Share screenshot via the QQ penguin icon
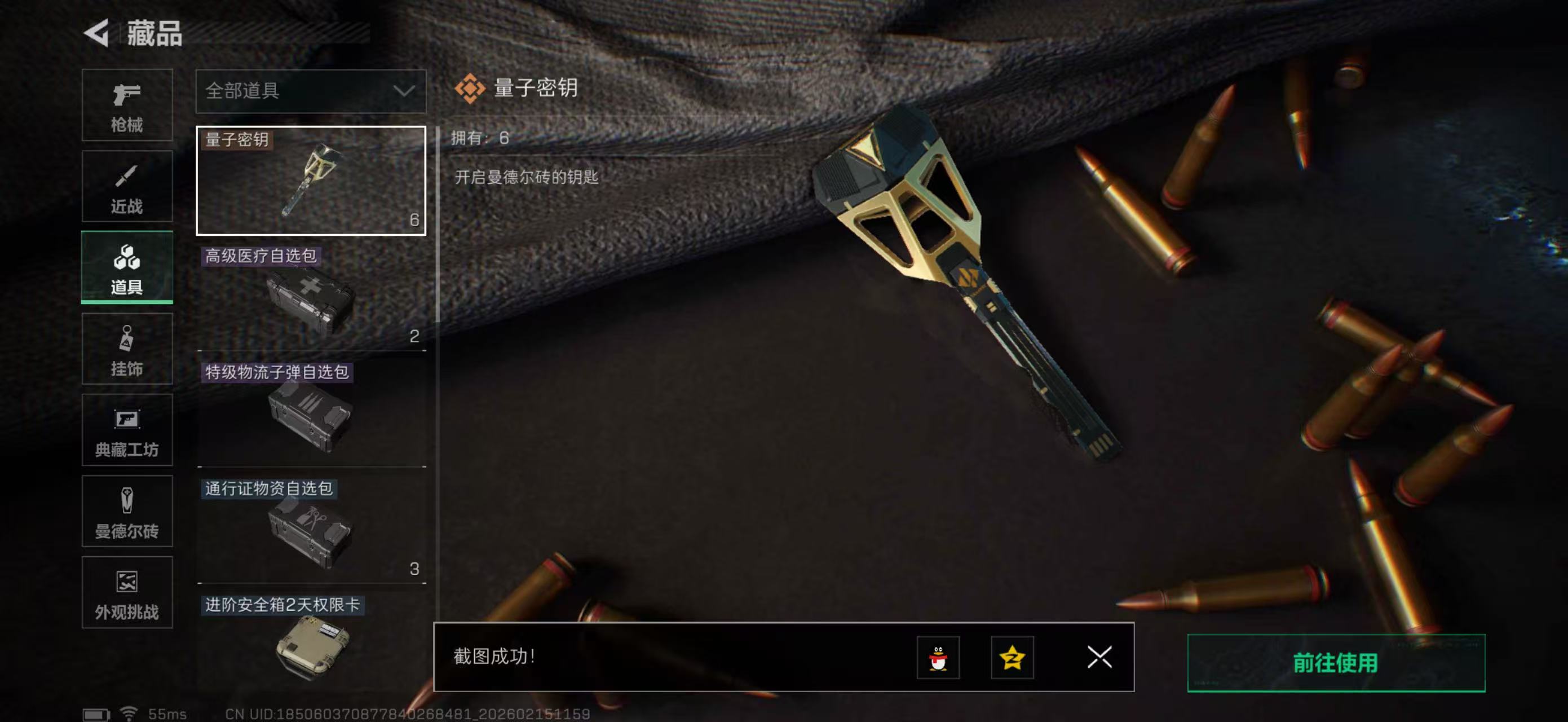1568x722 pixels. point(940,658)
